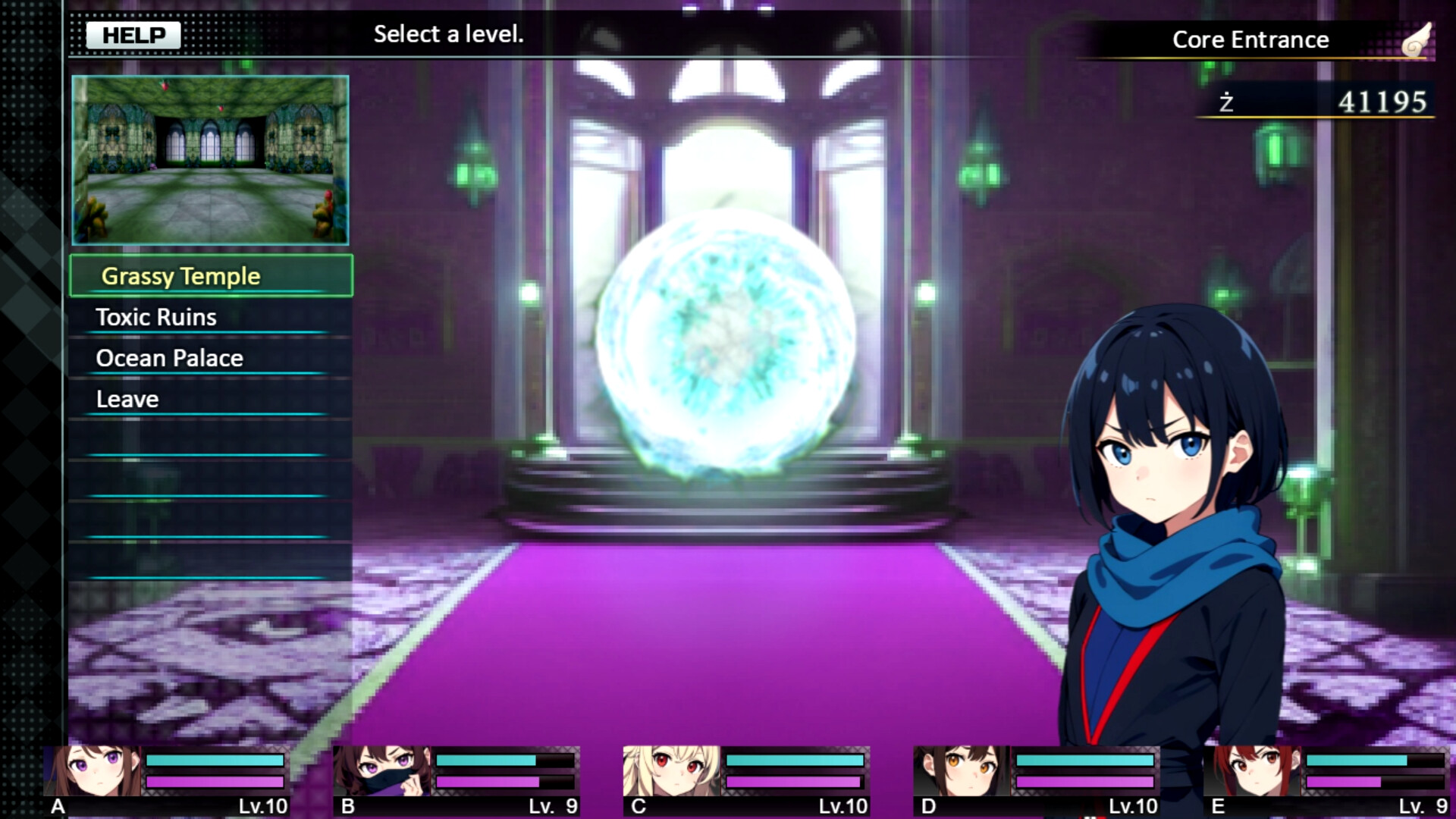Click the wing icon beside Core Entrance
The width and height of the screenshot is (1456, 819).
(1419, 39)
